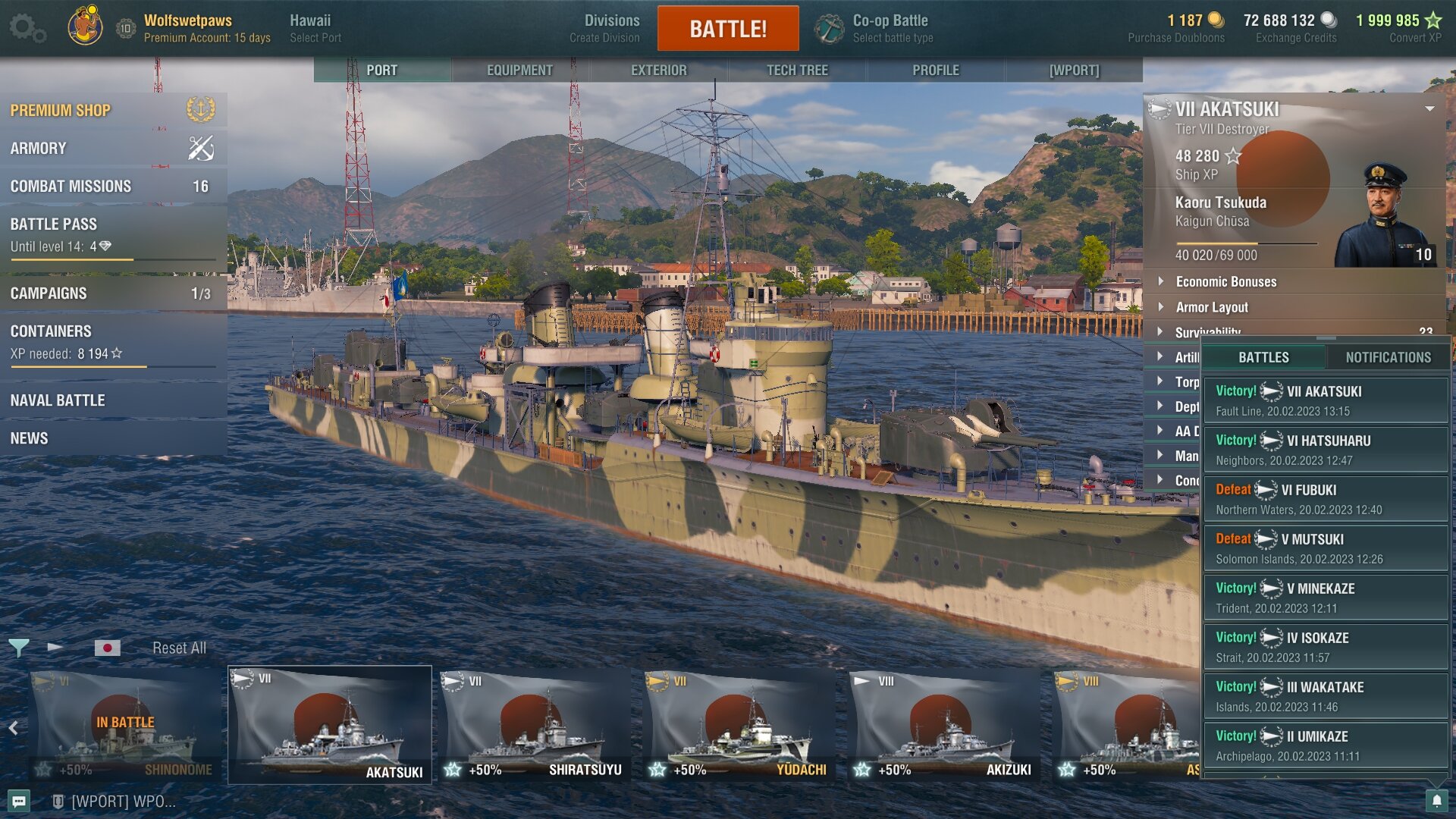Show Combat Missions list
This screenshot has height=819, width=1456.
click(x=113, y=187)
